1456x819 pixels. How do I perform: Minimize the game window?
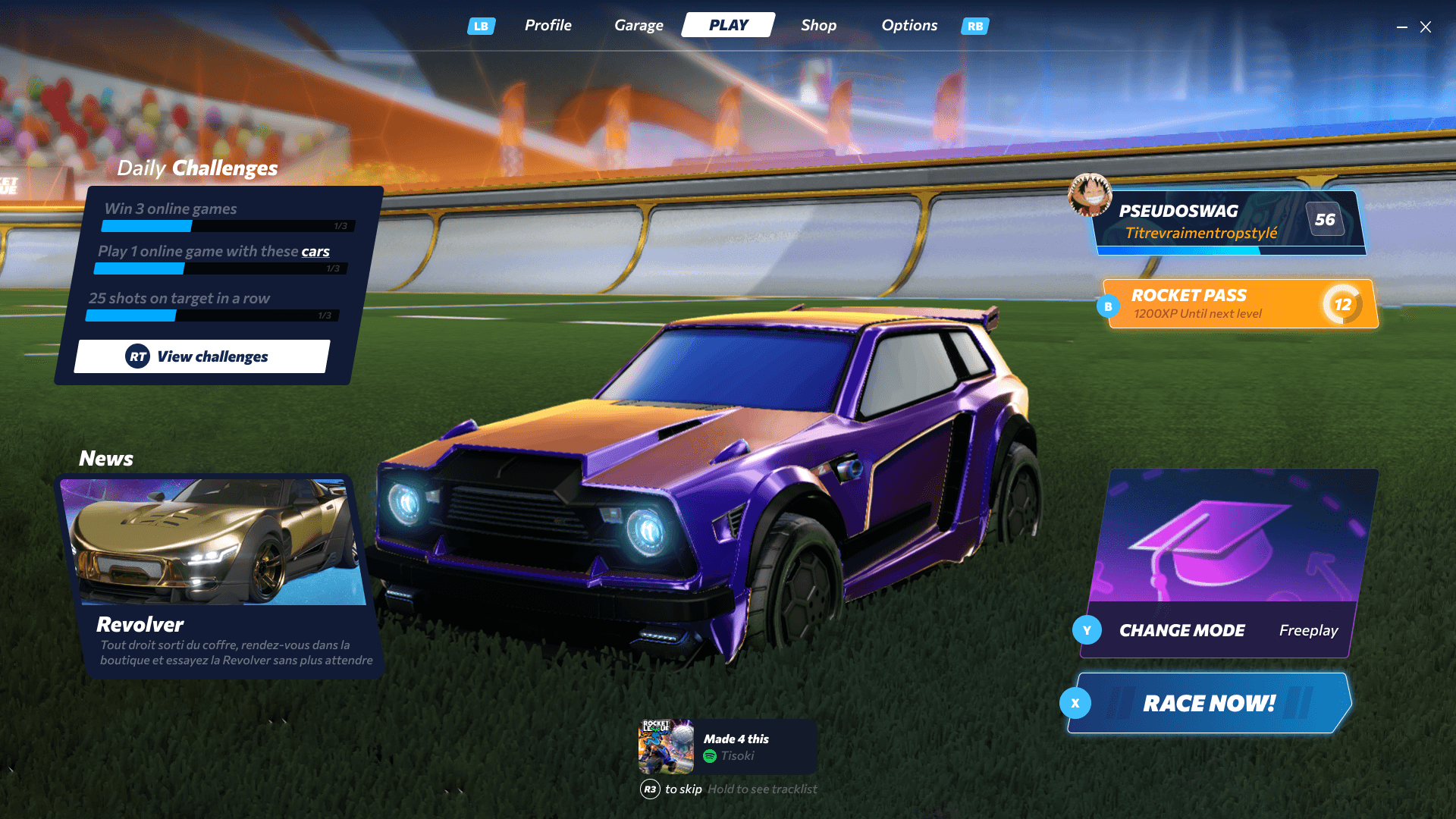pos(1402,27)
